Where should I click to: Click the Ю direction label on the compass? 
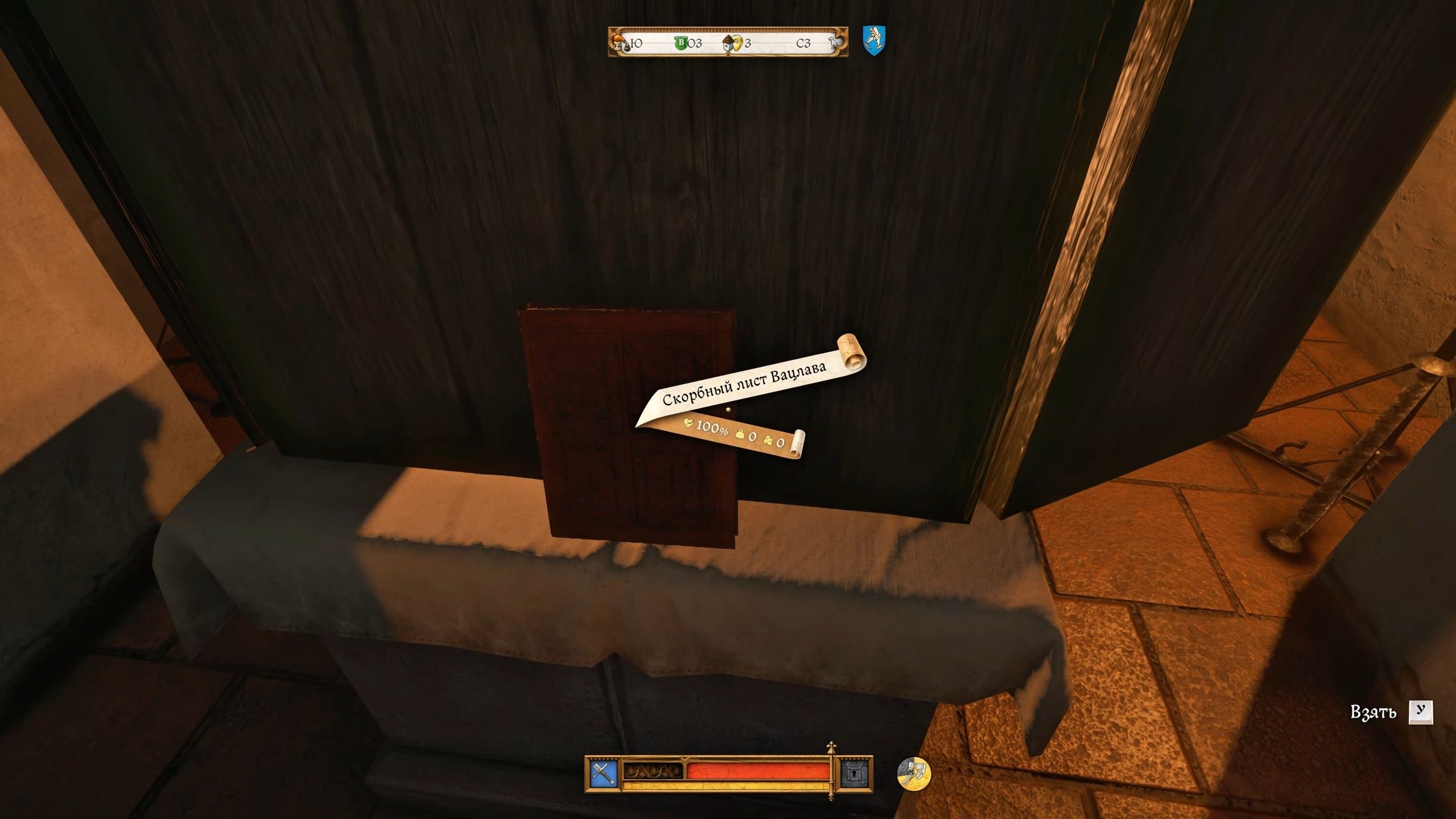click(636, 43)
